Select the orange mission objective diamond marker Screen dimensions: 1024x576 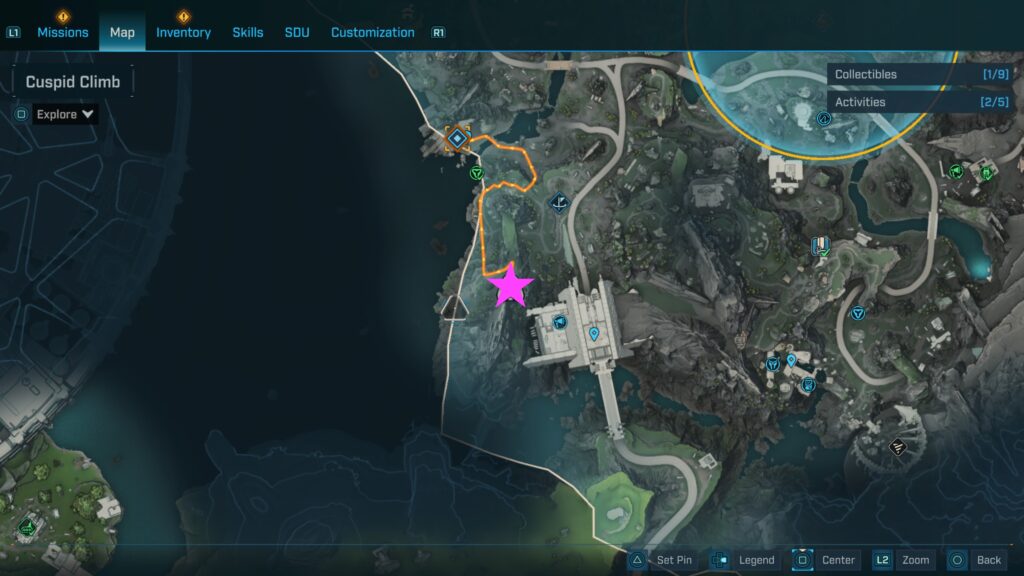click(457, 138)
